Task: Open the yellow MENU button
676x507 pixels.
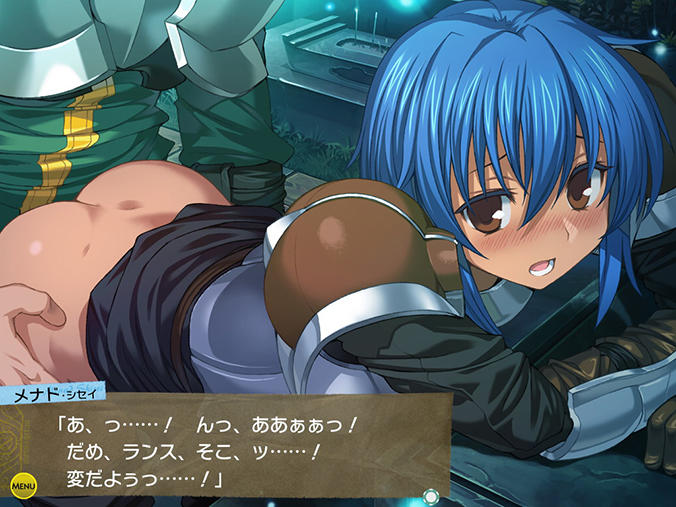Action: coord(23,485)
